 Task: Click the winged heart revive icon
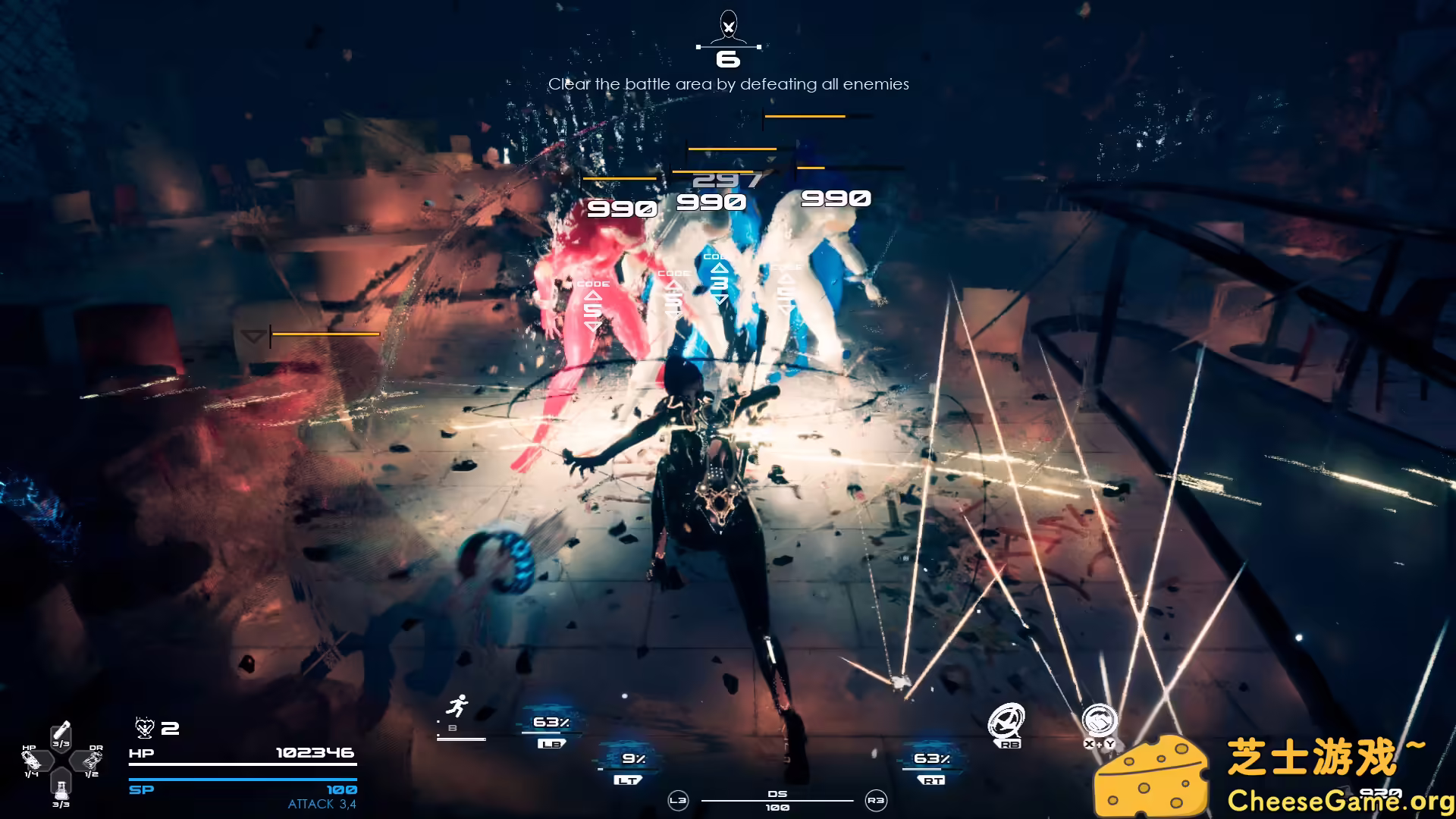144,728
